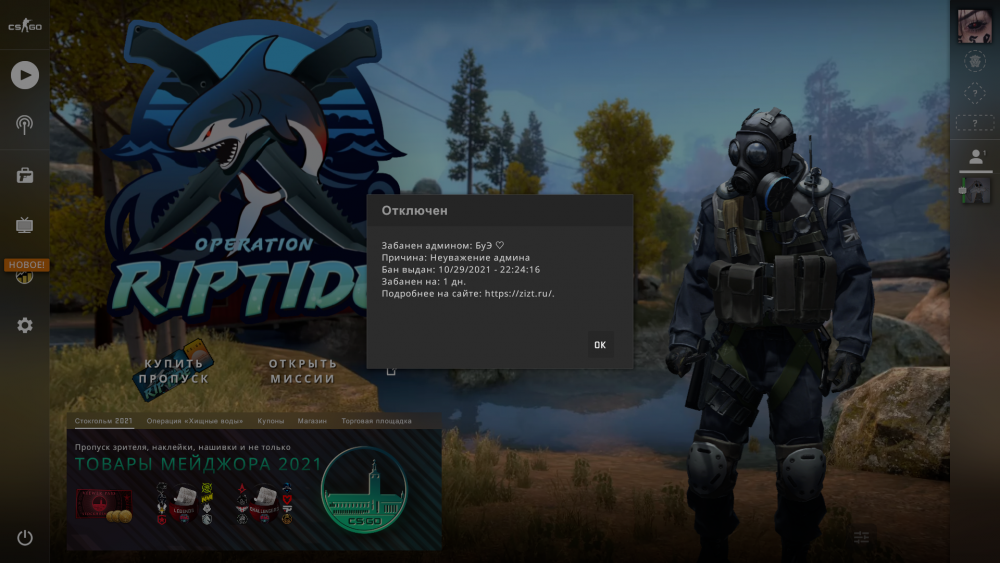This screenshot has height=563, width=1000.
Task: Open the inventory briefcase icon
Action: pos(25,176)
